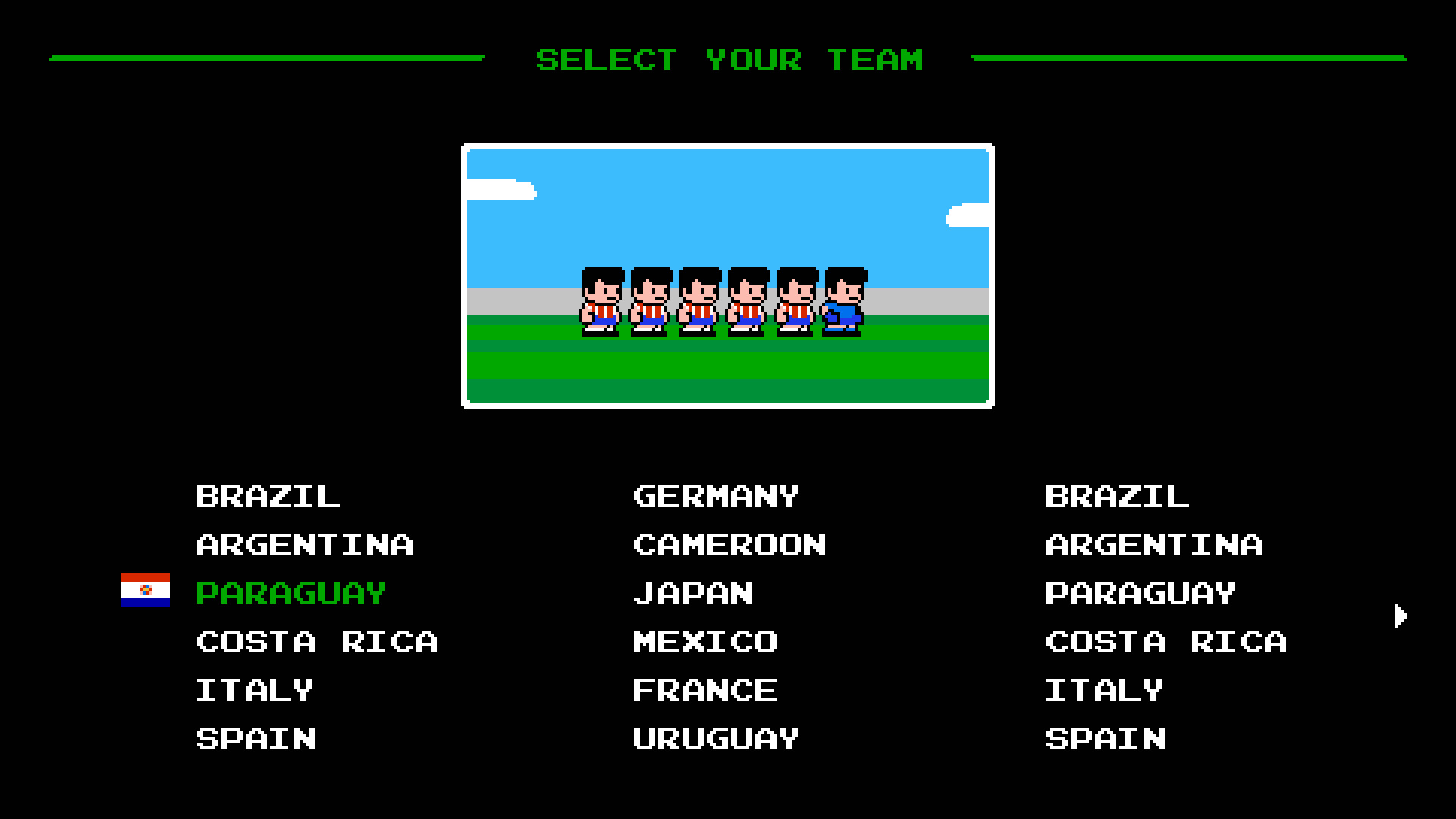Select Brazil from the first column

[267, 497]
